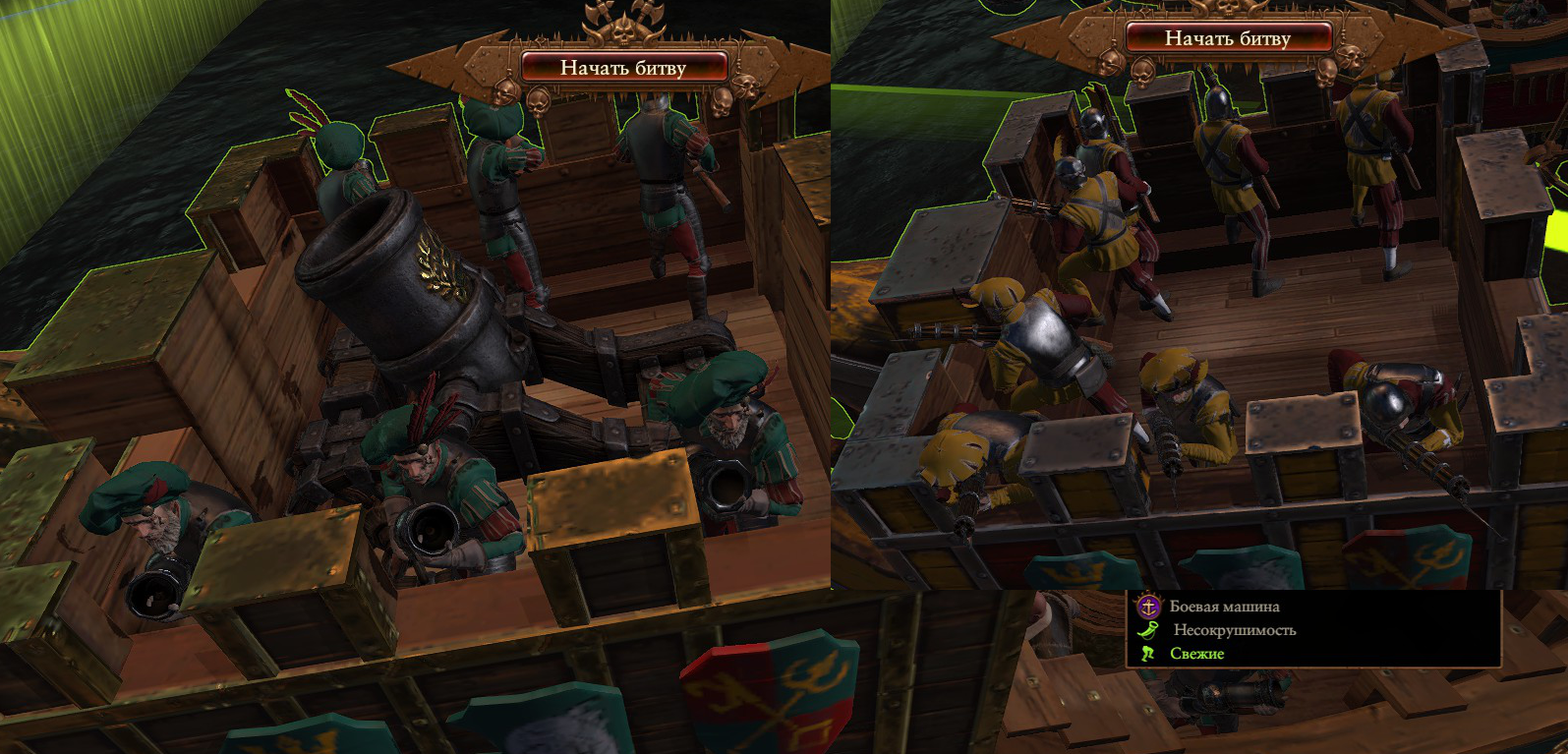Click Начать битву above the green-uniformed mortar crew

(x=623, y=67)
